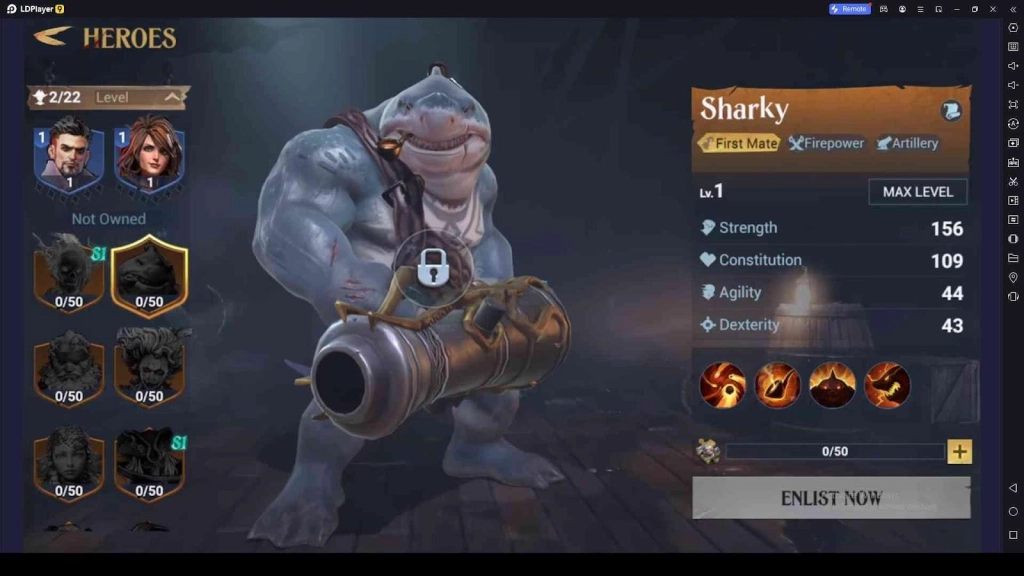View Sharky's second skill icon

coord(777,385)
